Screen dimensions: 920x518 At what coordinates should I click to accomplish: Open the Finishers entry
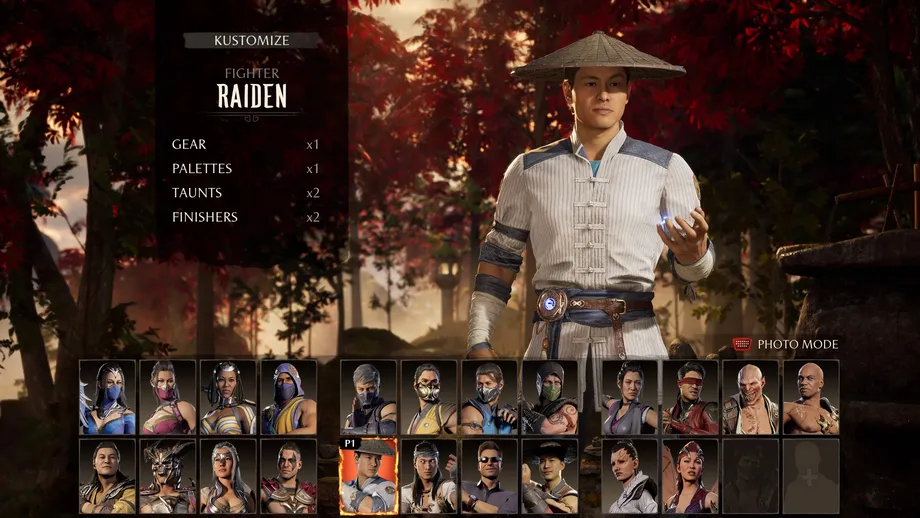(204, 216)
